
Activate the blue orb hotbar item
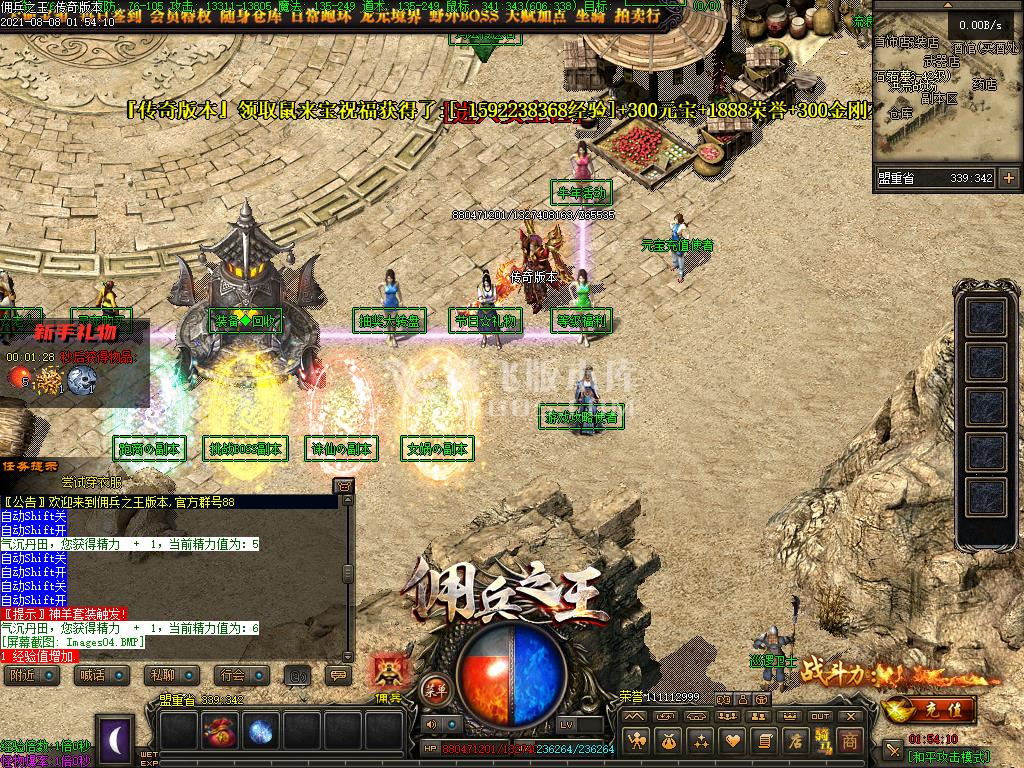tap(261, 731)
